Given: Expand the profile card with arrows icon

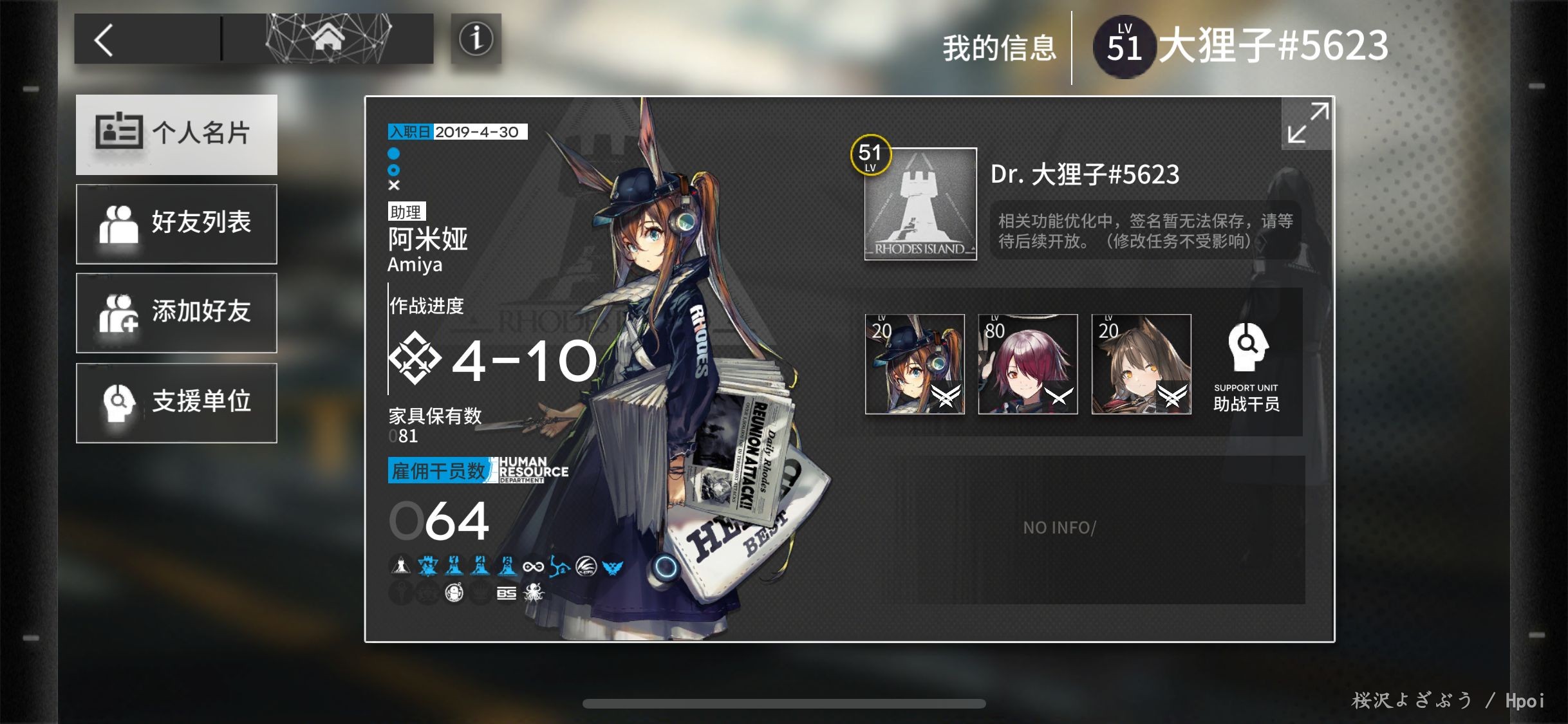Looking at the screenshot, I should [1307, 123].
